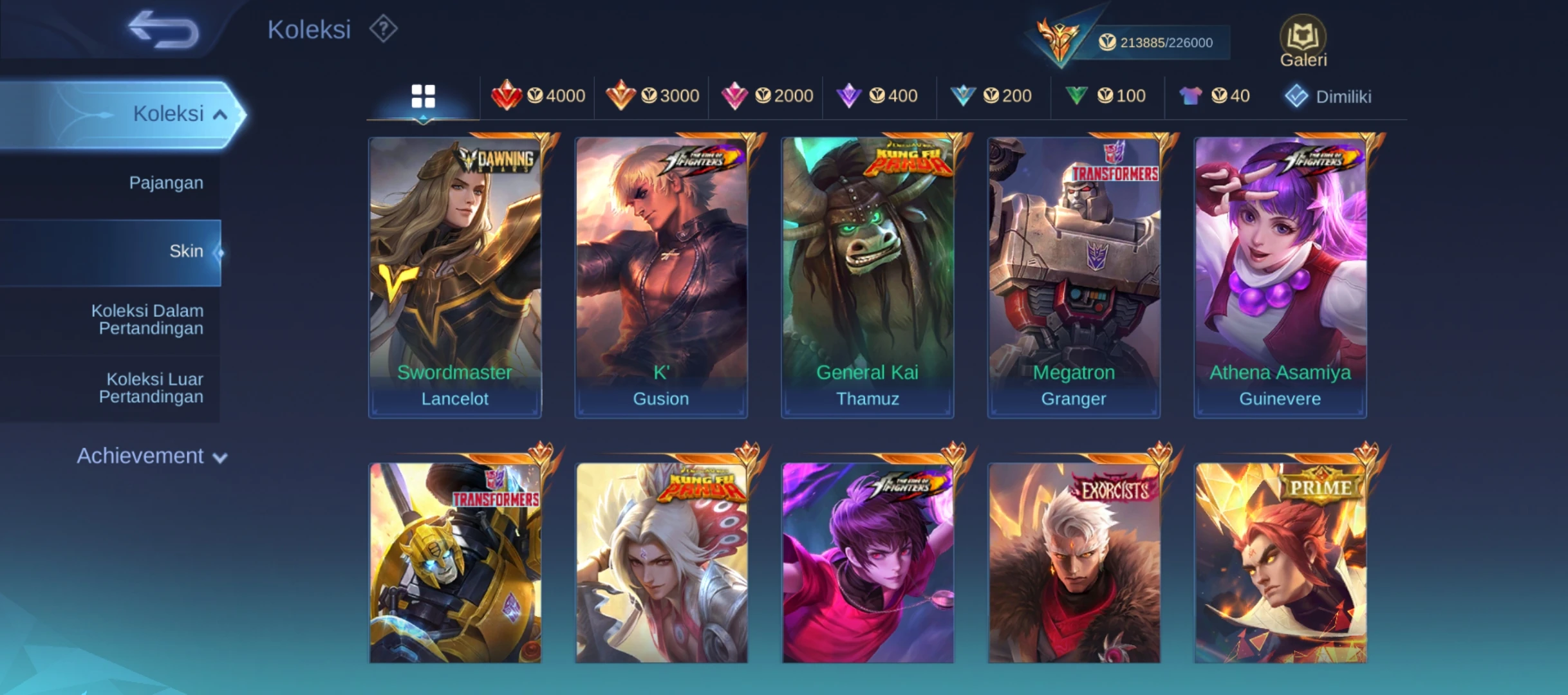Screen dimensions: 1568x695
Task: View the K' Gusion skin card
Action: coord(661,277)
